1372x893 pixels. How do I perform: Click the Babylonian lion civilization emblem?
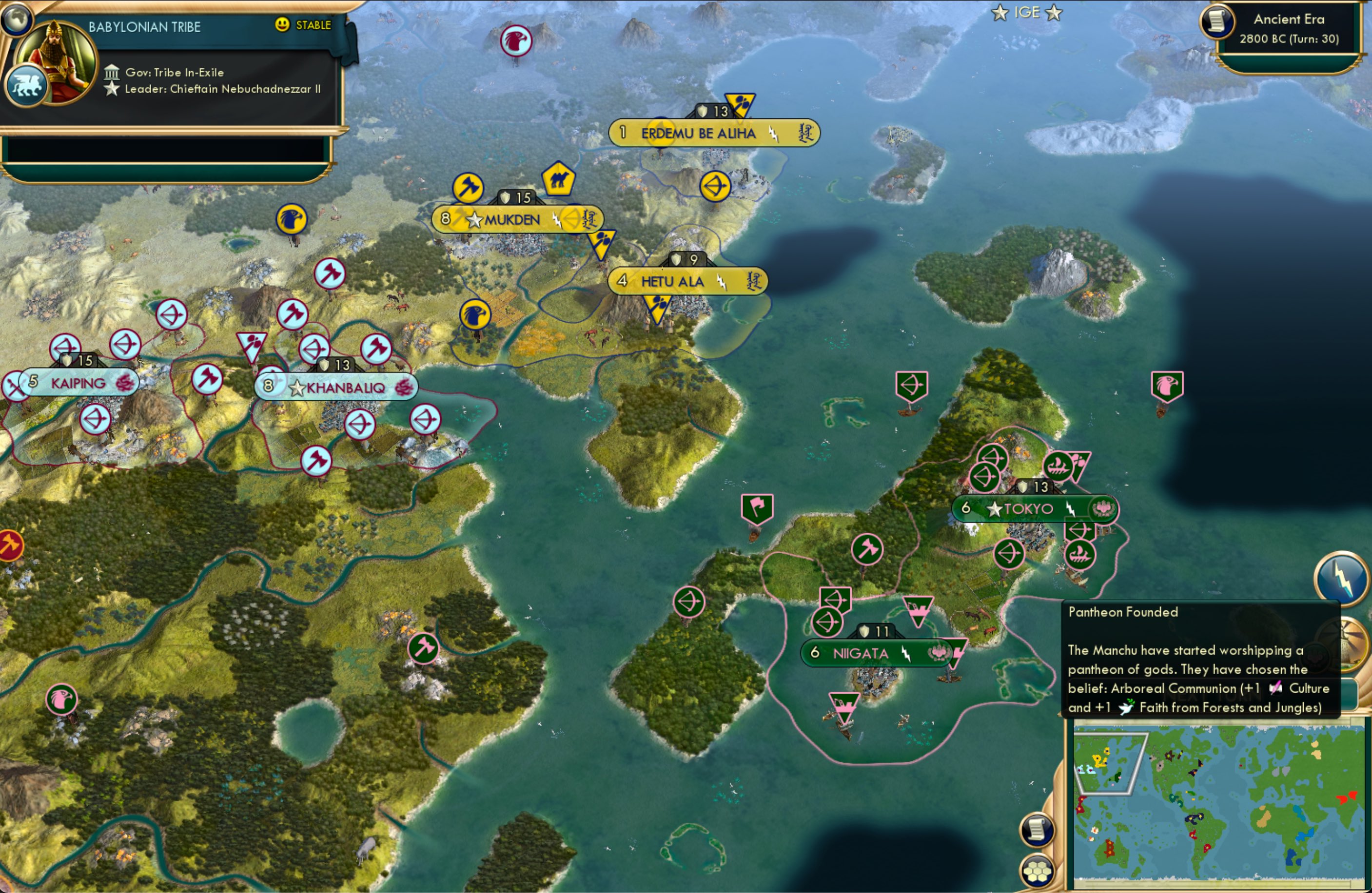tap(27, 84)
